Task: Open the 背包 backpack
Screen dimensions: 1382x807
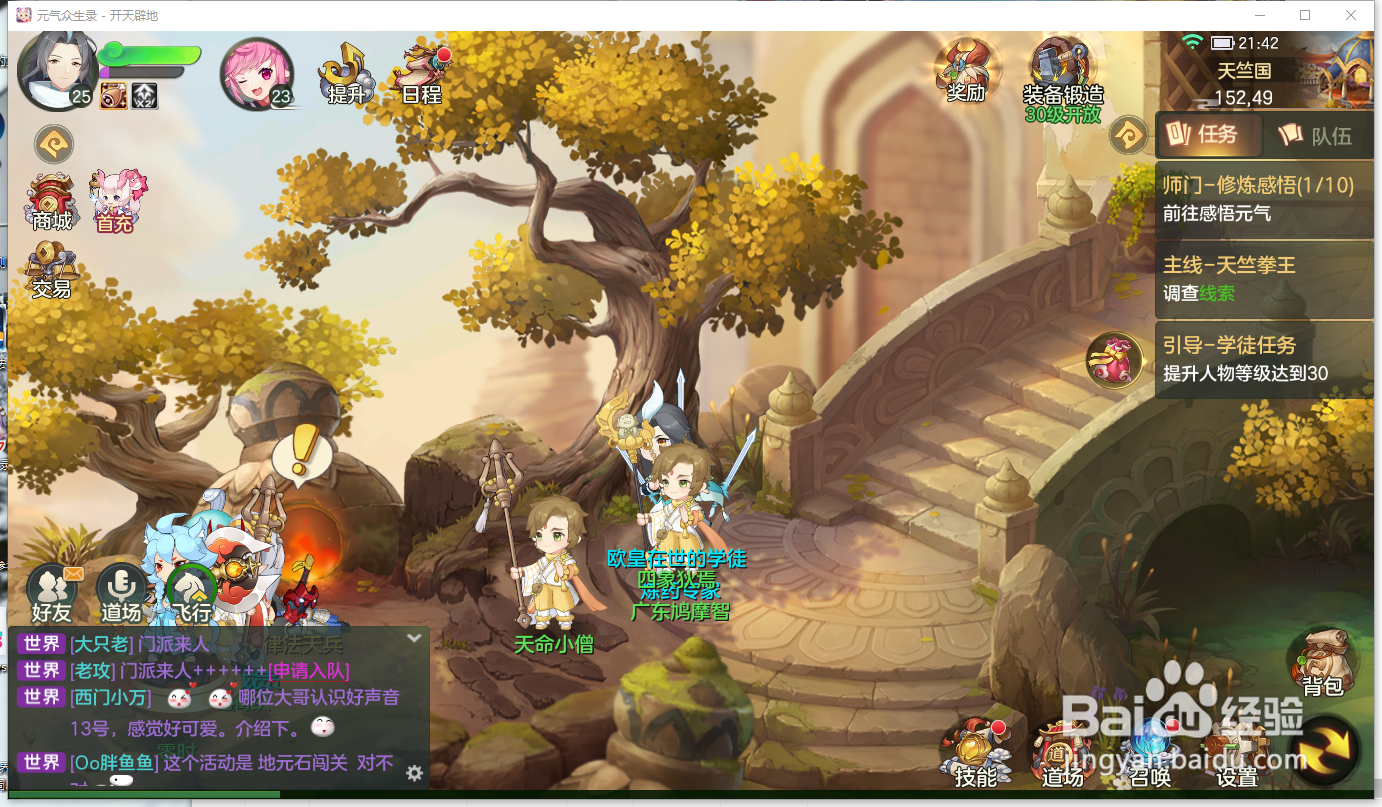Action: 1321,662
